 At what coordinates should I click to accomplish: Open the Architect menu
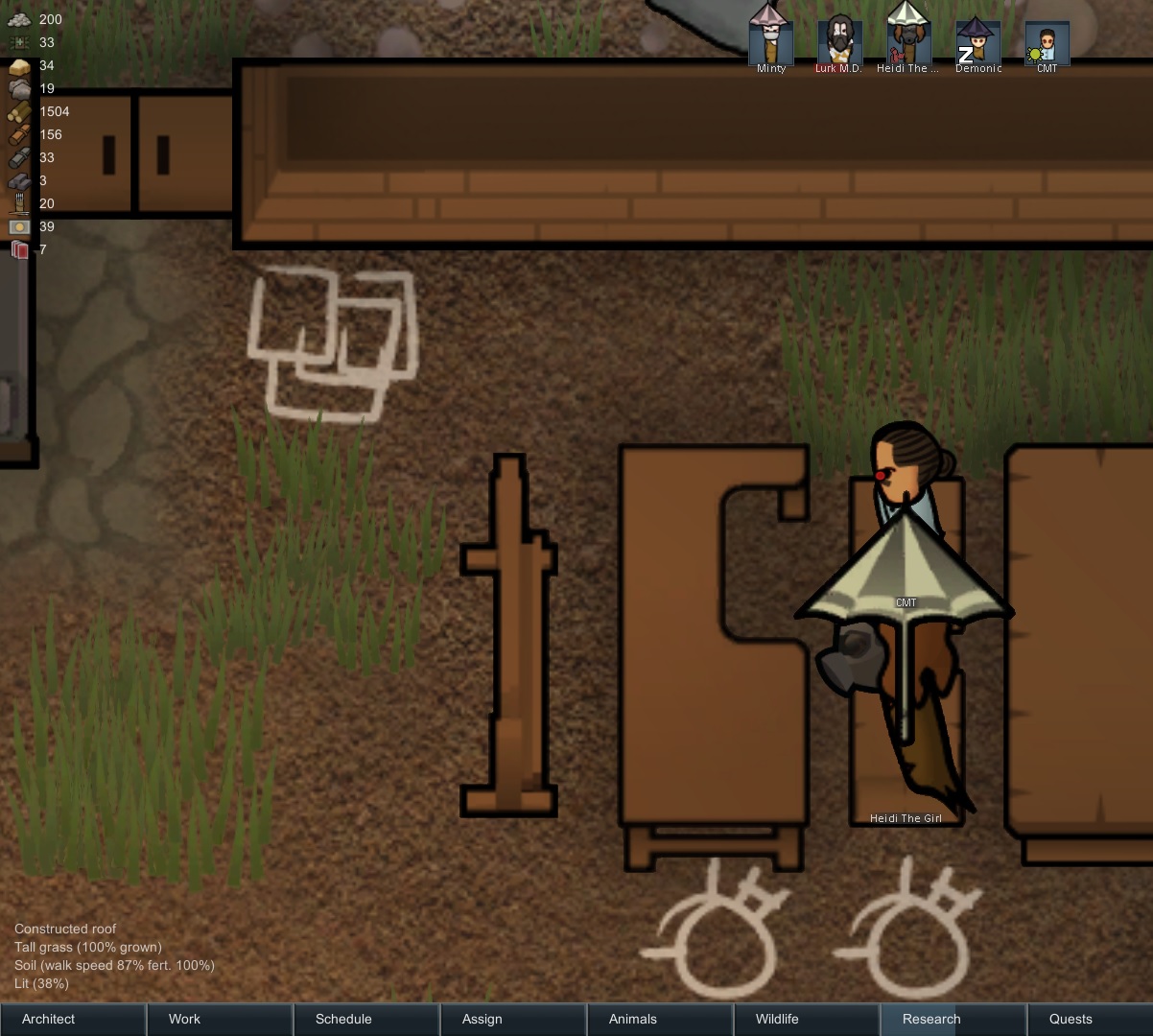coord(73,1019)
